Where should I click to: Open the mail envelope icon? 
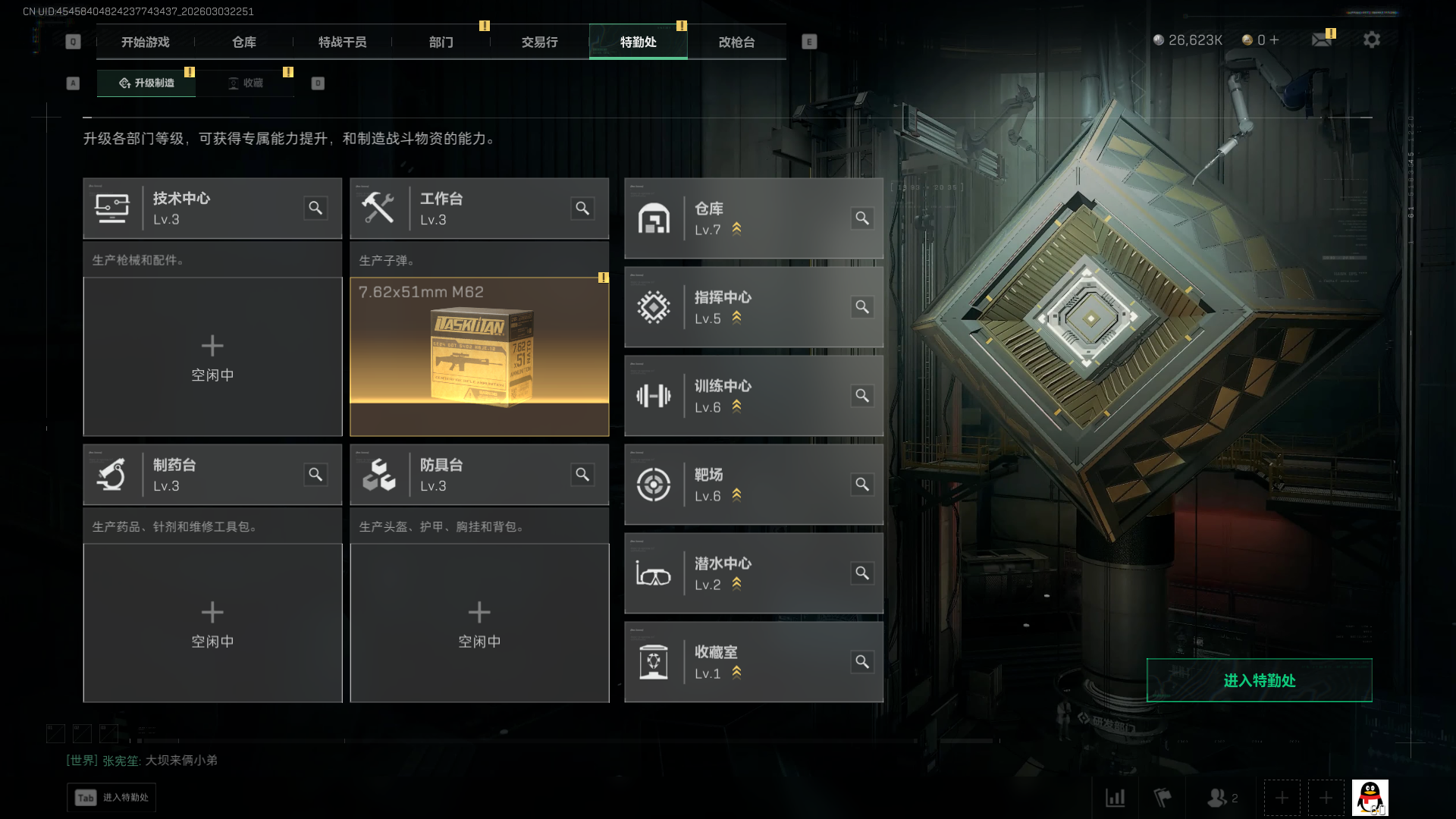point(1322,39)
